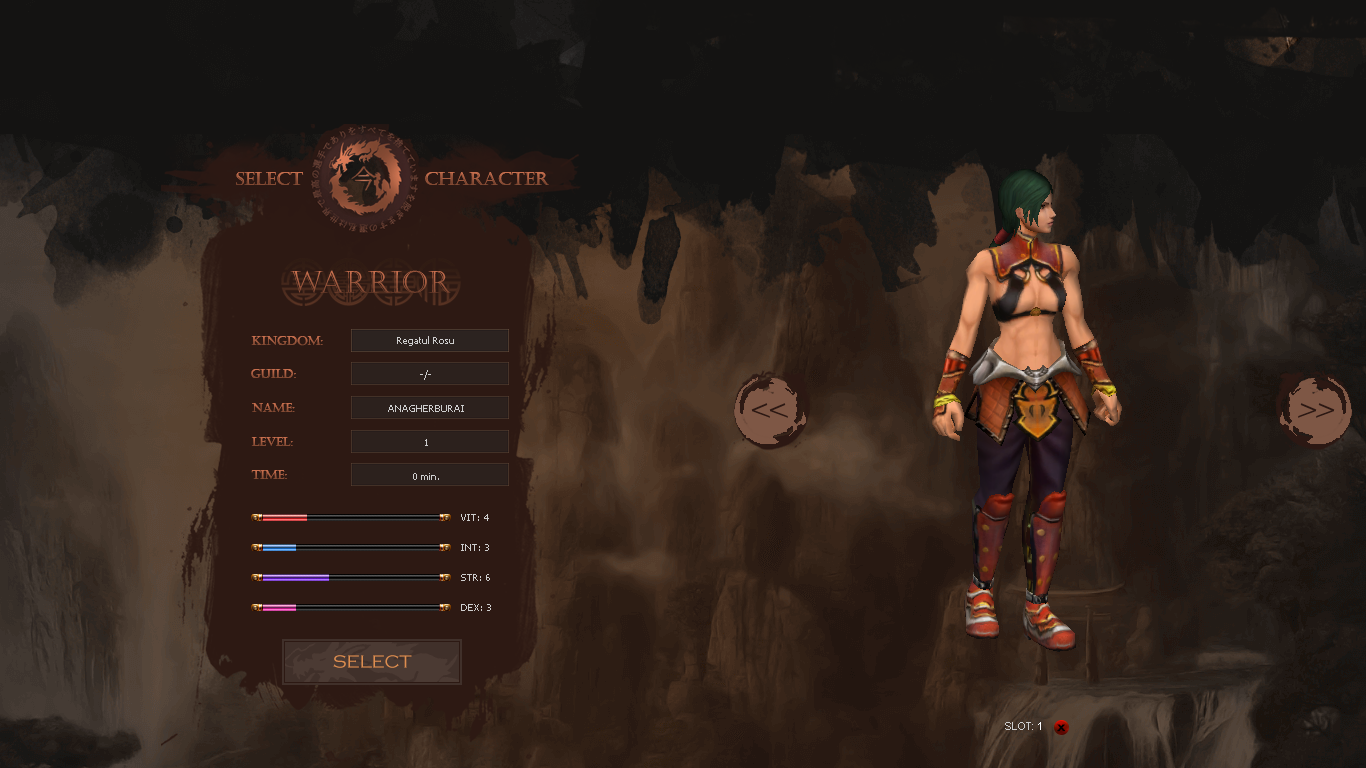This screenshot has width=1366, height=768.
Task: Go to the previous character with <<
Action: pos(769,410)
